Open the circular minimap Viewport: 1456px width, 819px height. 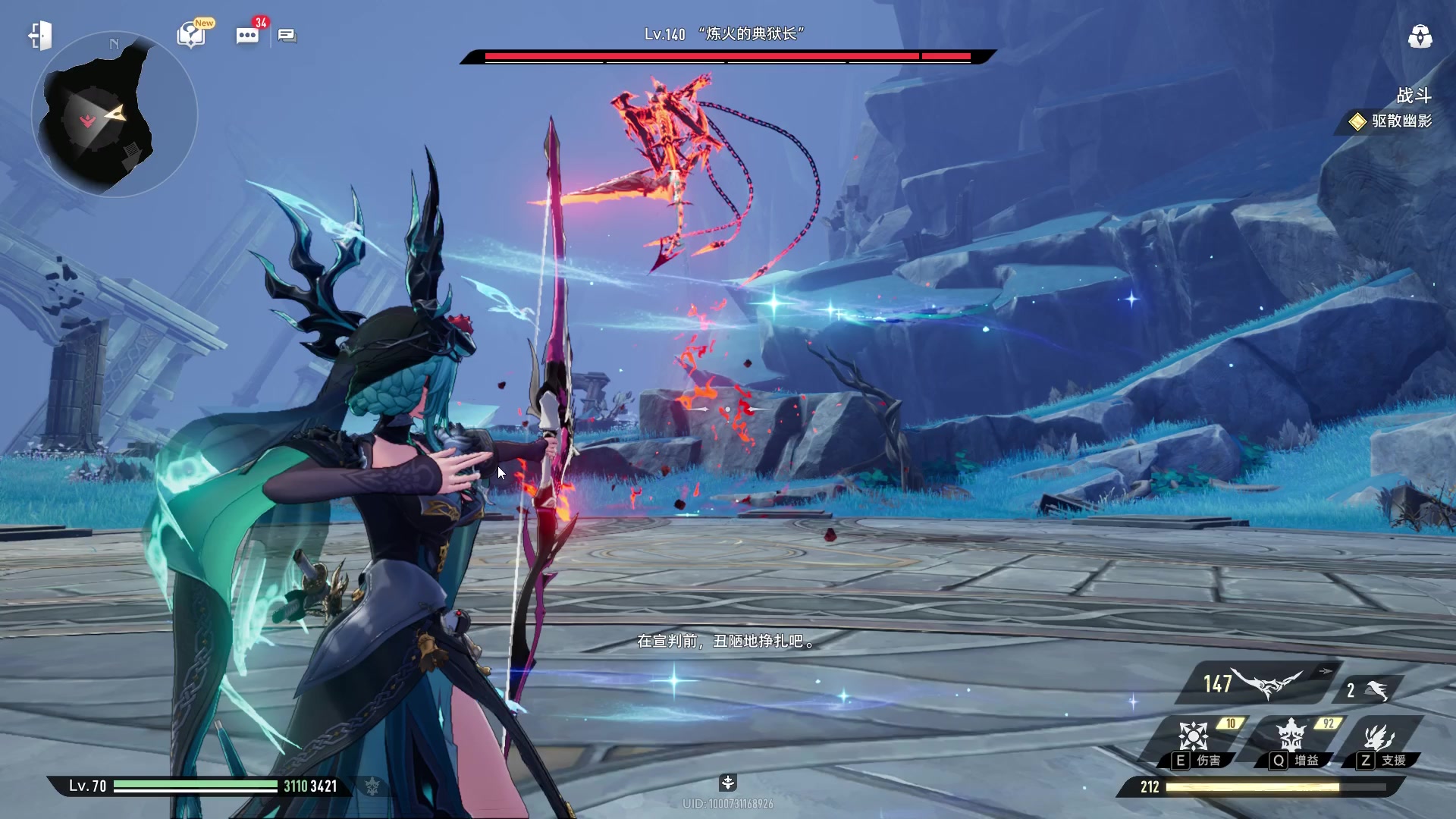pos(114,115)
